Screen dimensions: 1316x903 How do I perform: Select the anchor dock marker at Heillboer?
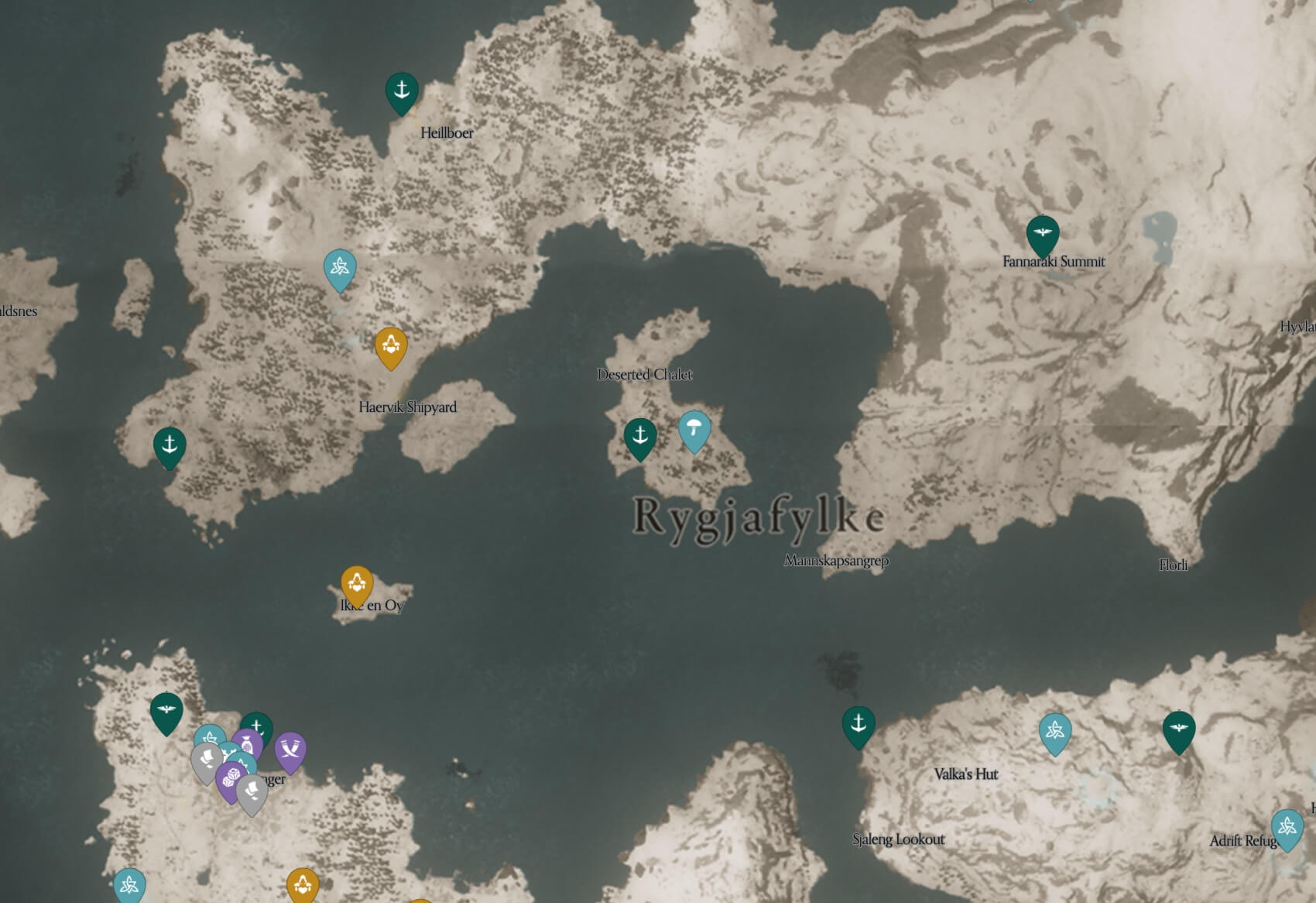[402, 88]
